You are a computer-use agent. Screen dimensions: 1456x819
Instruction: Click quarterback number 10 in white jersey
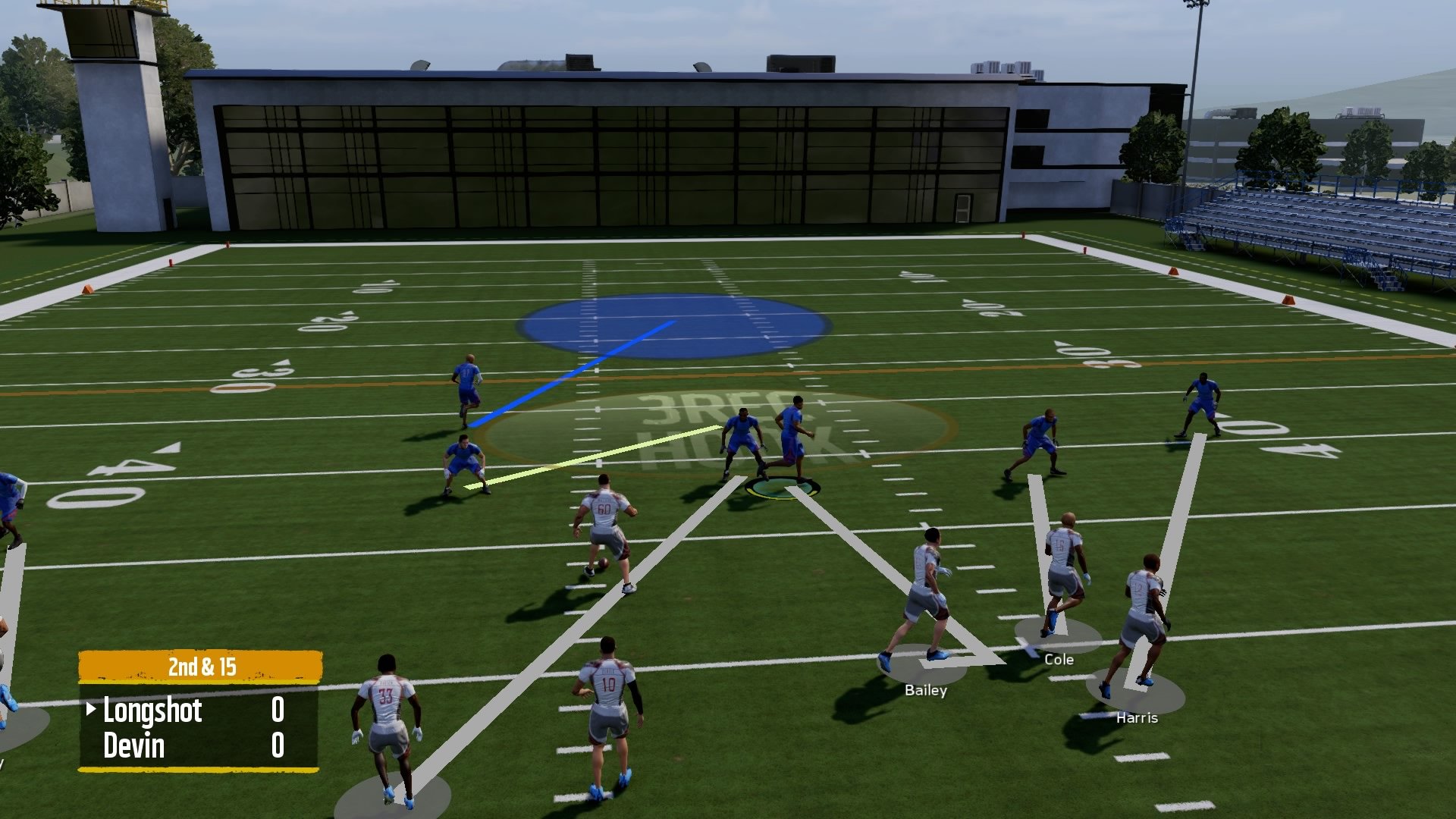[x=607, y=705]
